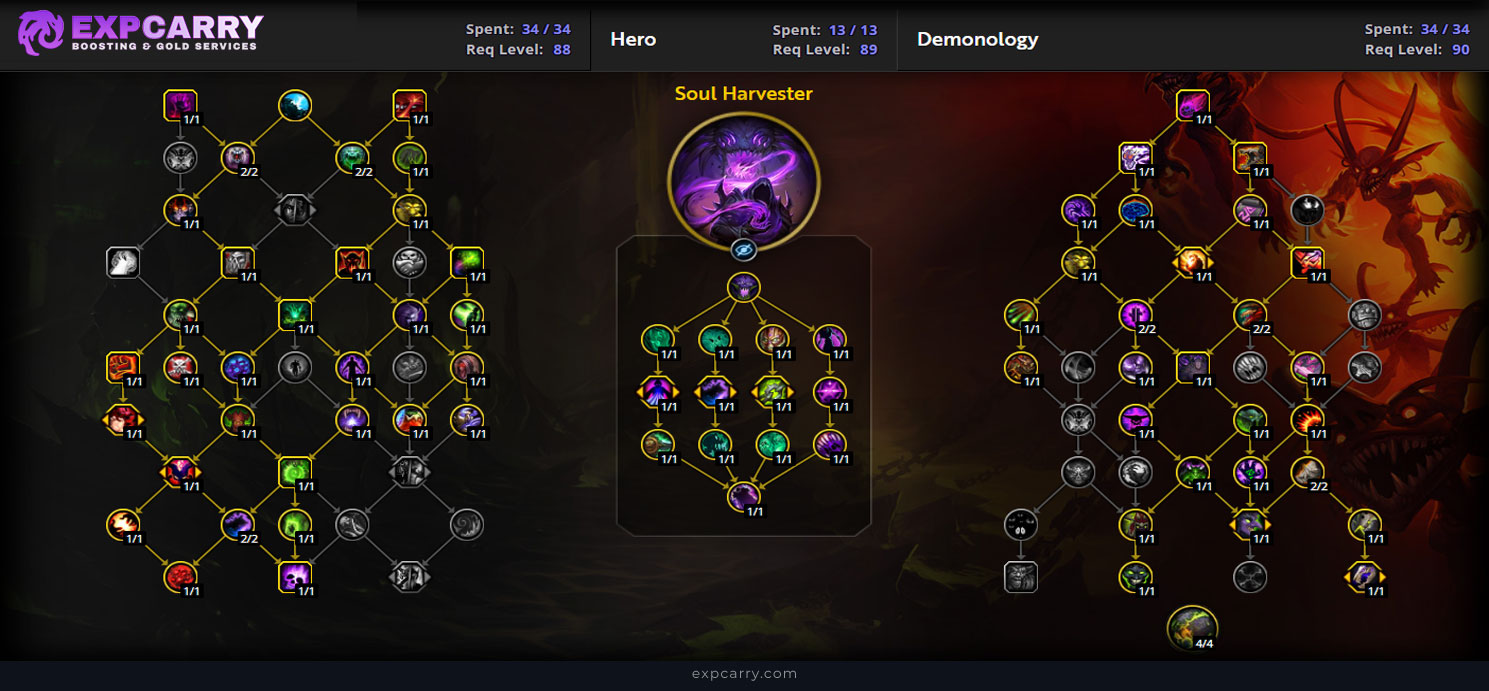Select the Hero tree heading

(633, 40)
